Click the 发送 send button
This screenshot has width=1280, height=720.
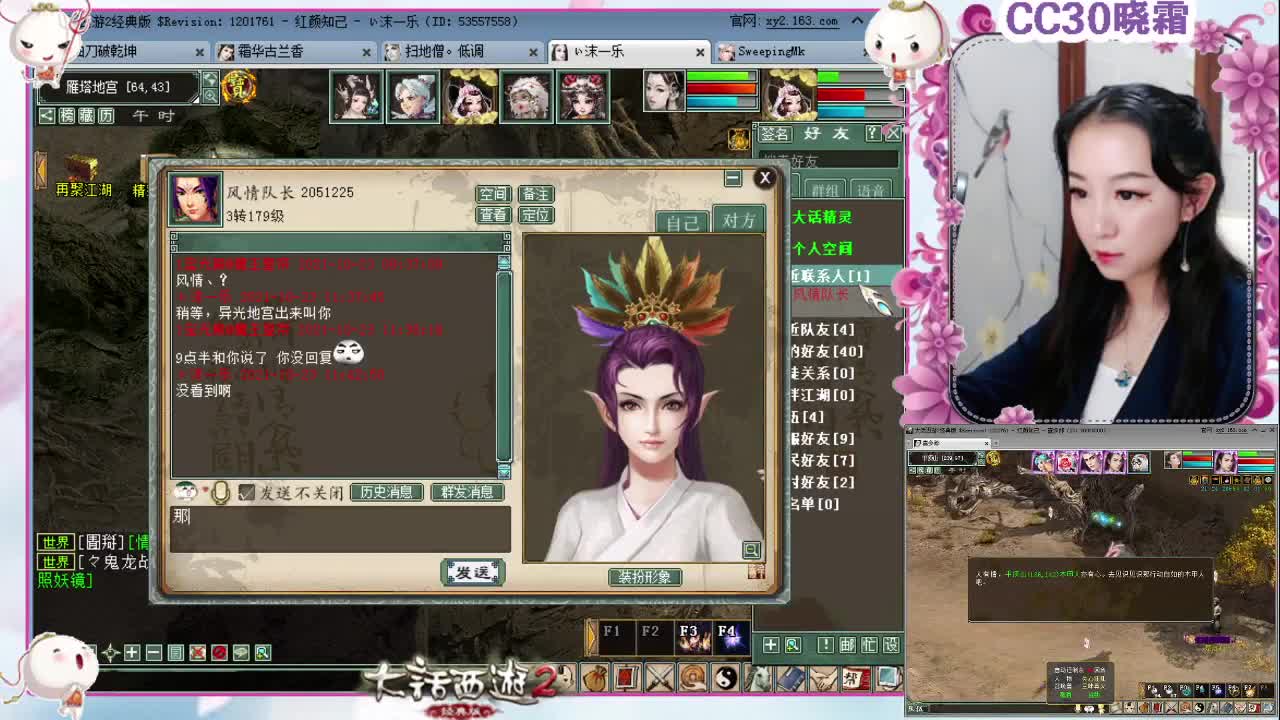point(472,571)
